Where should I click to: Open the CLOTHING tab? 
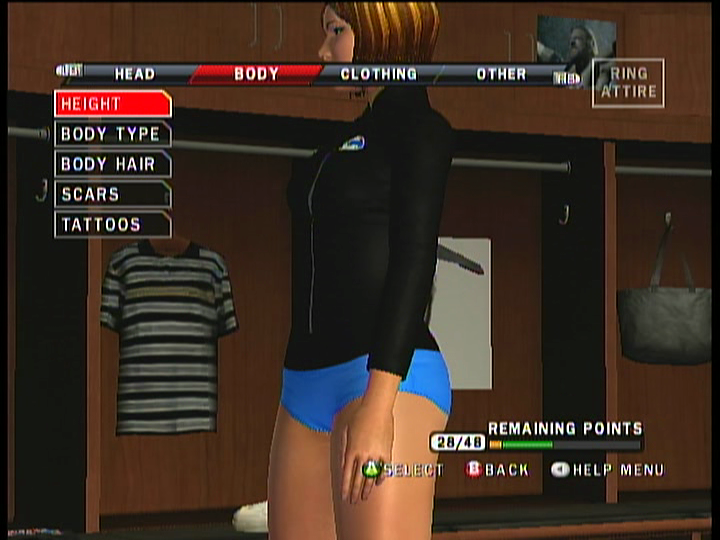click(x=378, y=74)
